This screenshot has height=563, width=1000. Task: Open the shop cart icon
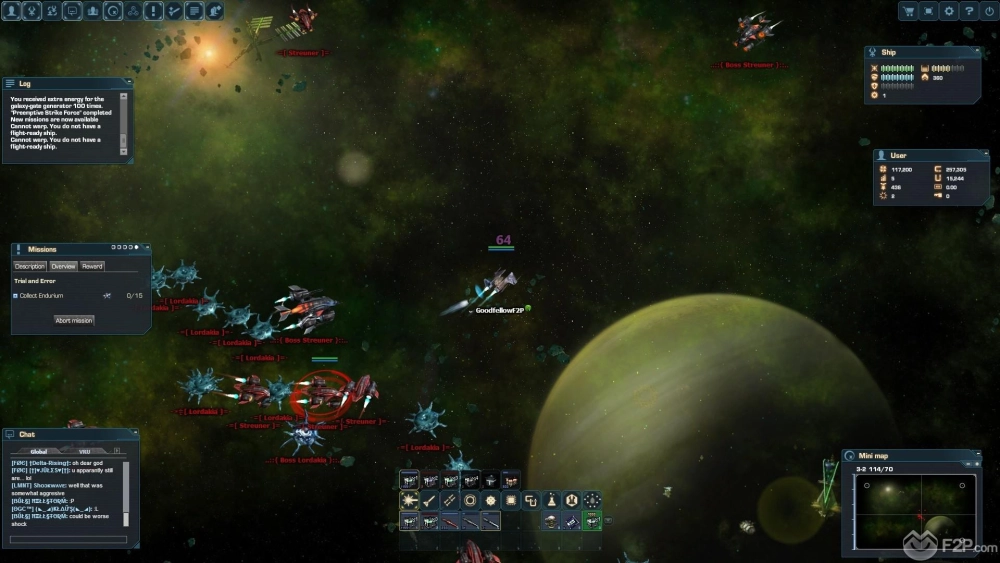909,11
